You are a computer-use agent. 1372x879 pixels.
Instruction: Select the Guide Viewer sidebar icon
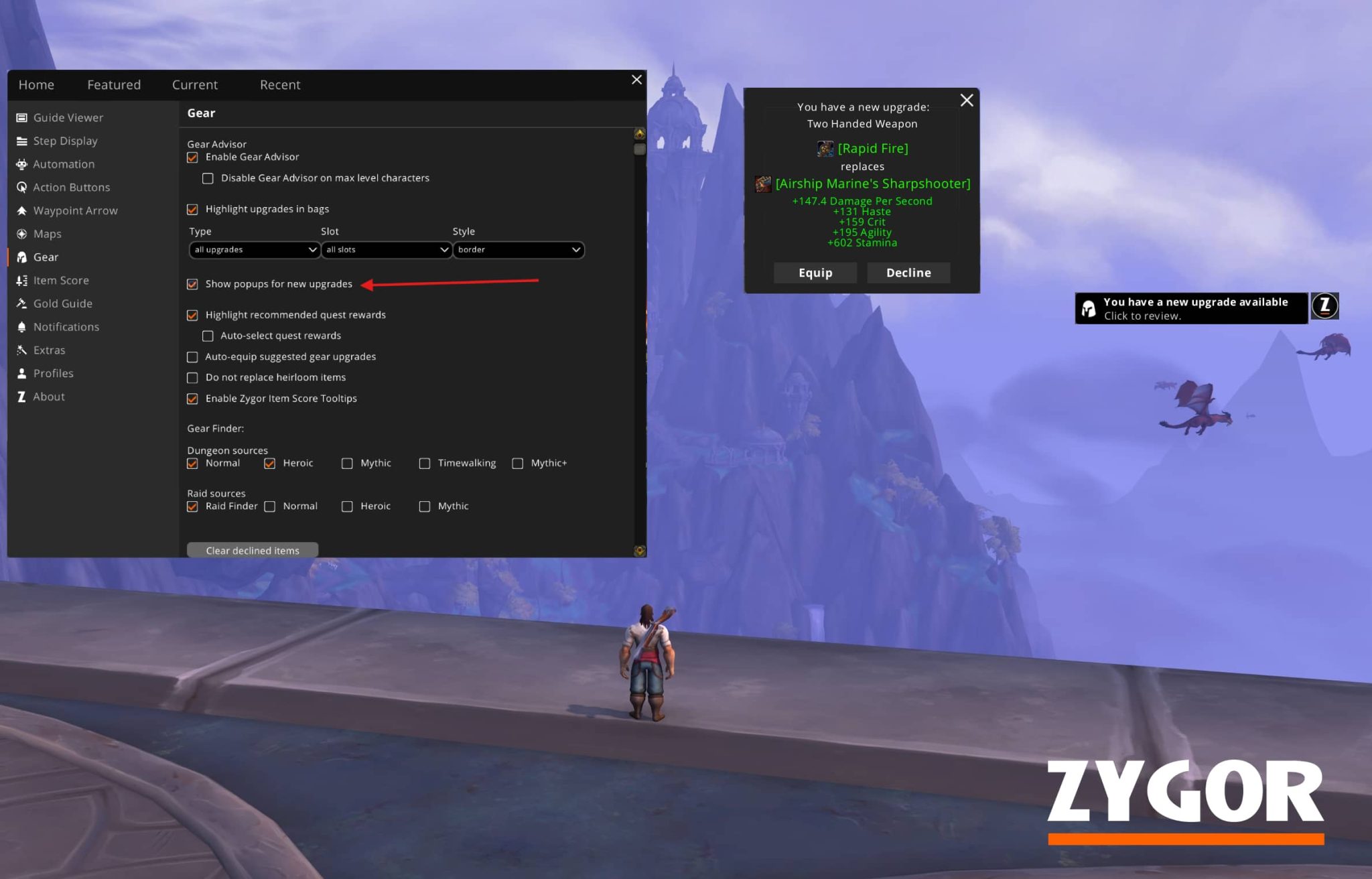tap(22, 117)
